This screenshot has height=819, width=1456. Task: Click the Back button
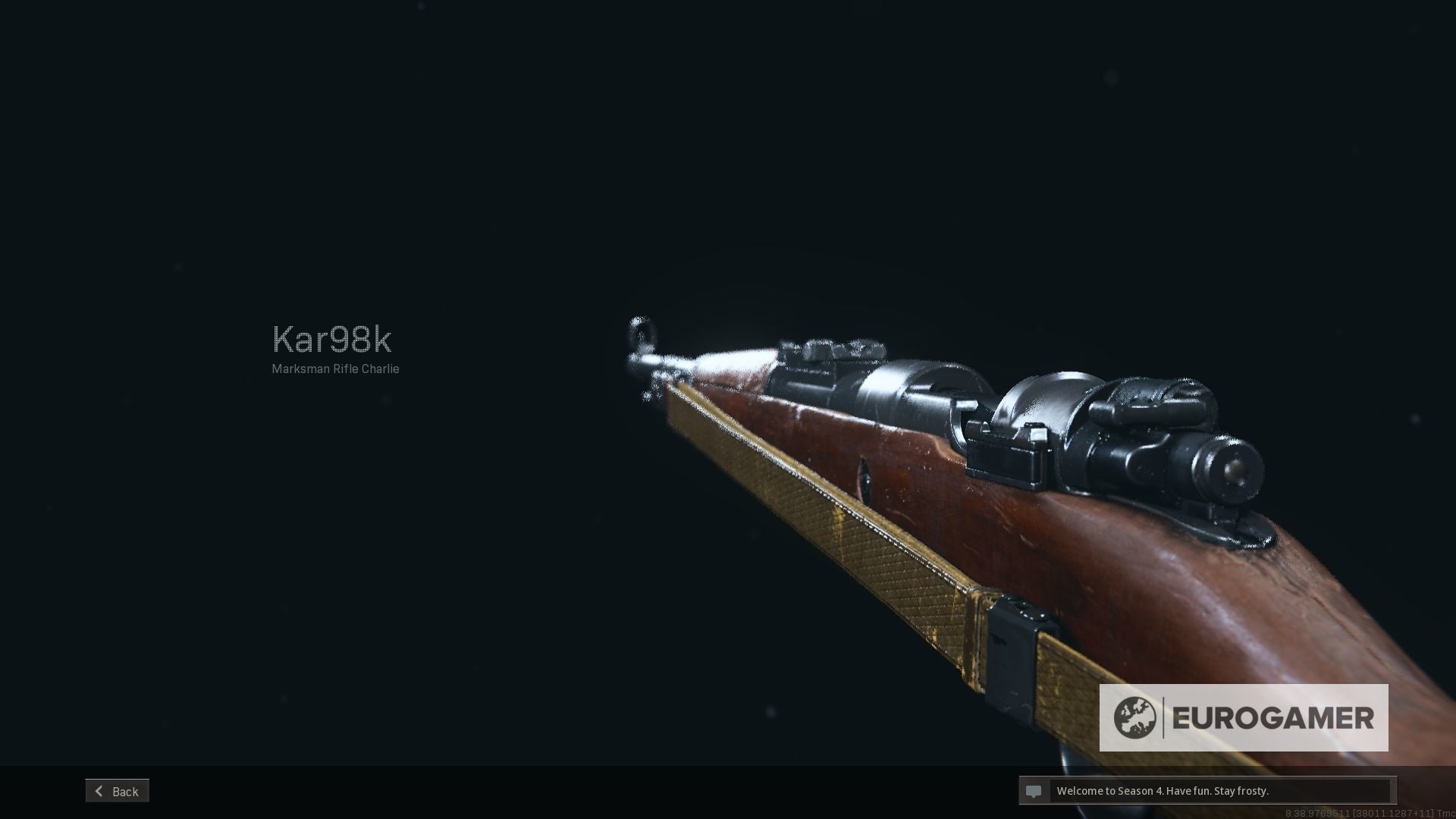coord(117,790)
